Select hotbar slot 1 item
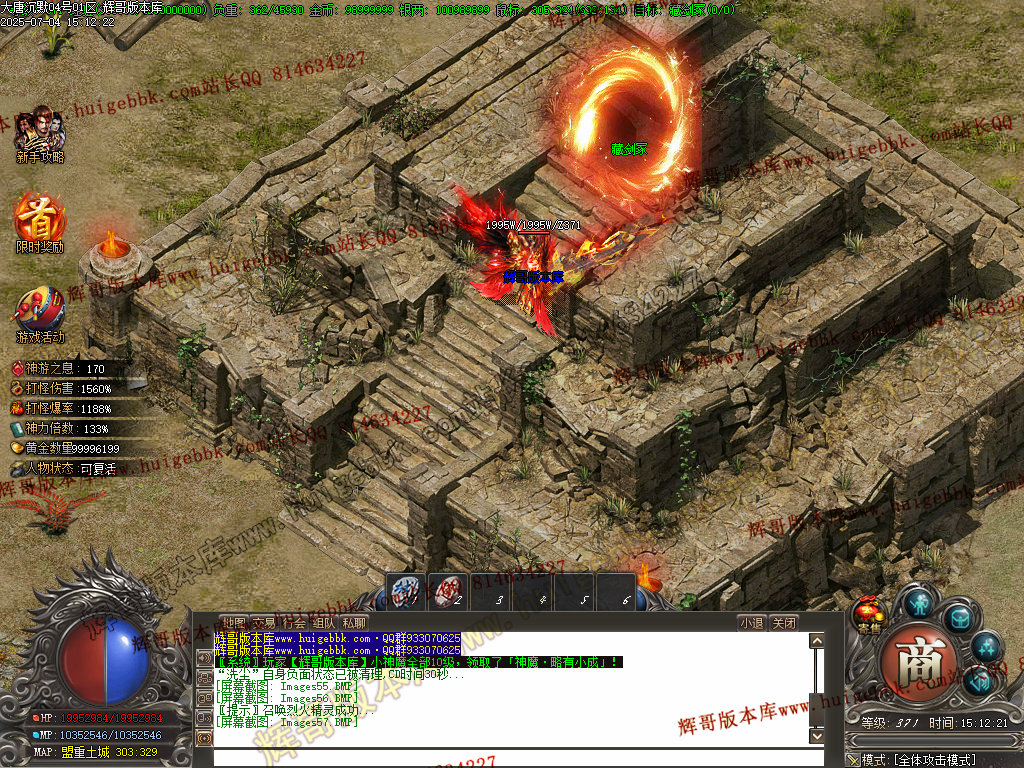This screenshot has width=1024, height=768. pyautogui.click(x=406, y=591)
